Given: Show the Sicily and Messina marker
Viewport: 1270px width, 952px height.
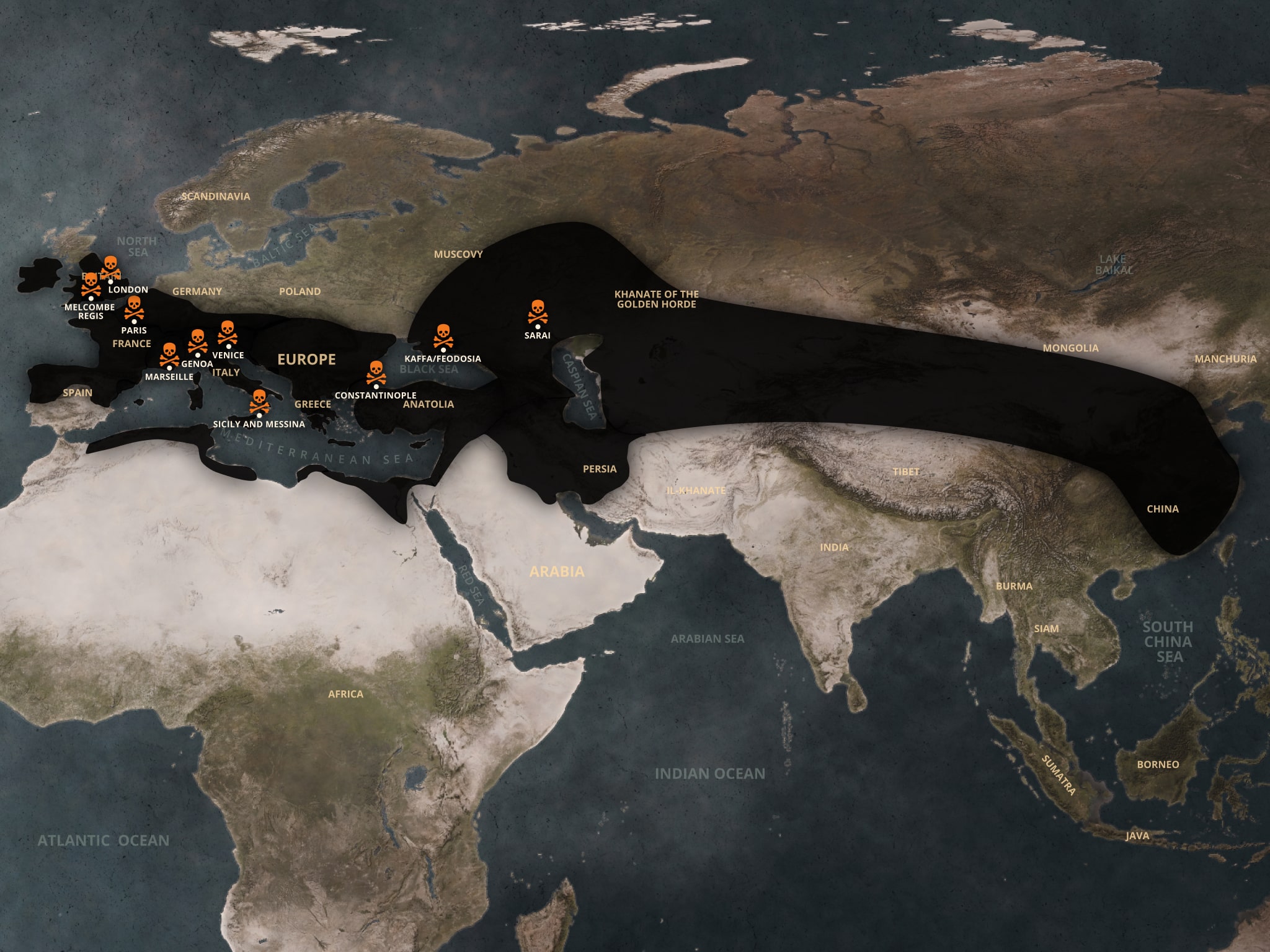Looking at the screenshot, I should click(259, 402).
